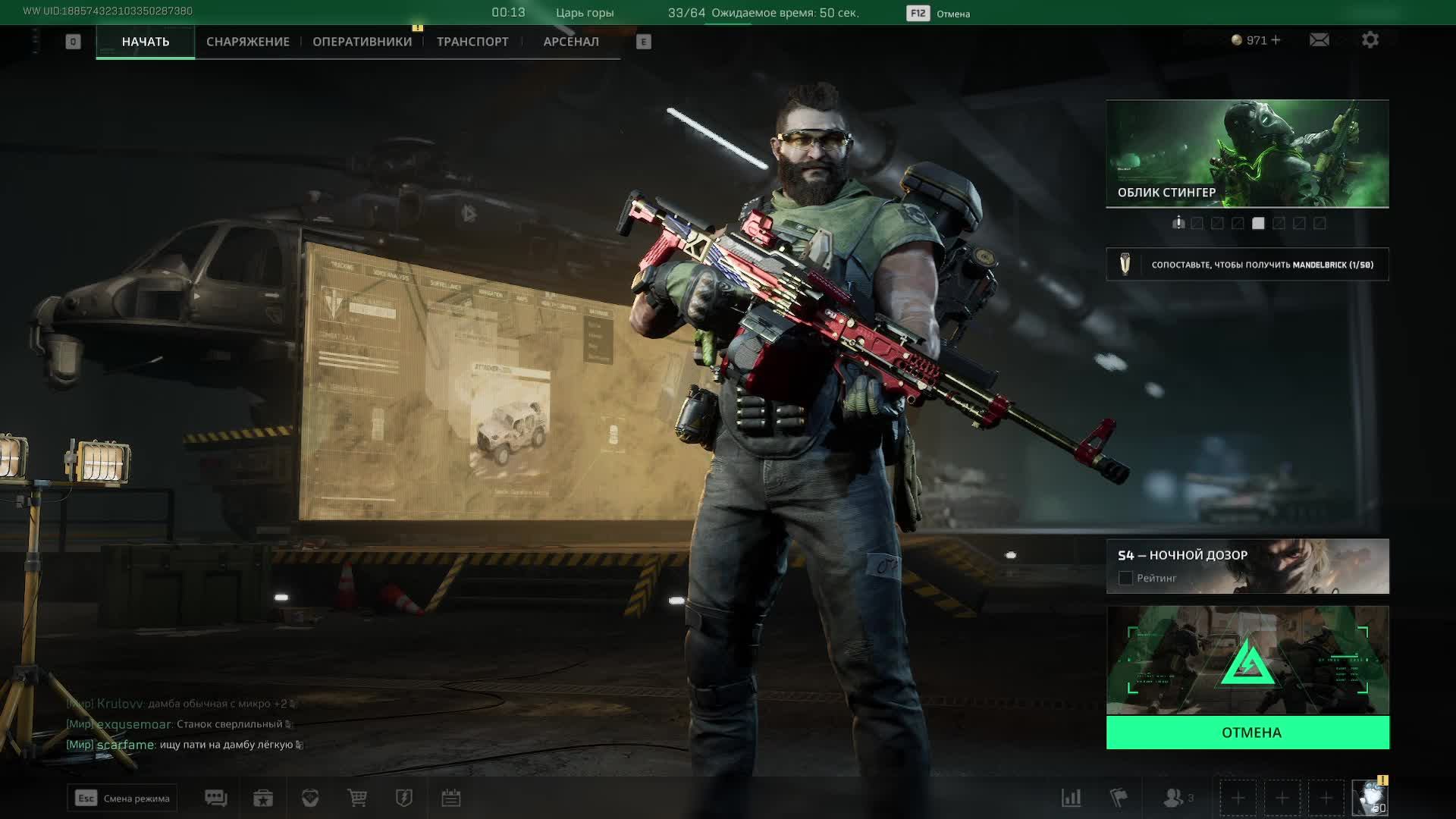Add currency with the plus next to 971
Image resolution: width=1456 pixels, height=819 pixels.
[x=1276, y=40]
